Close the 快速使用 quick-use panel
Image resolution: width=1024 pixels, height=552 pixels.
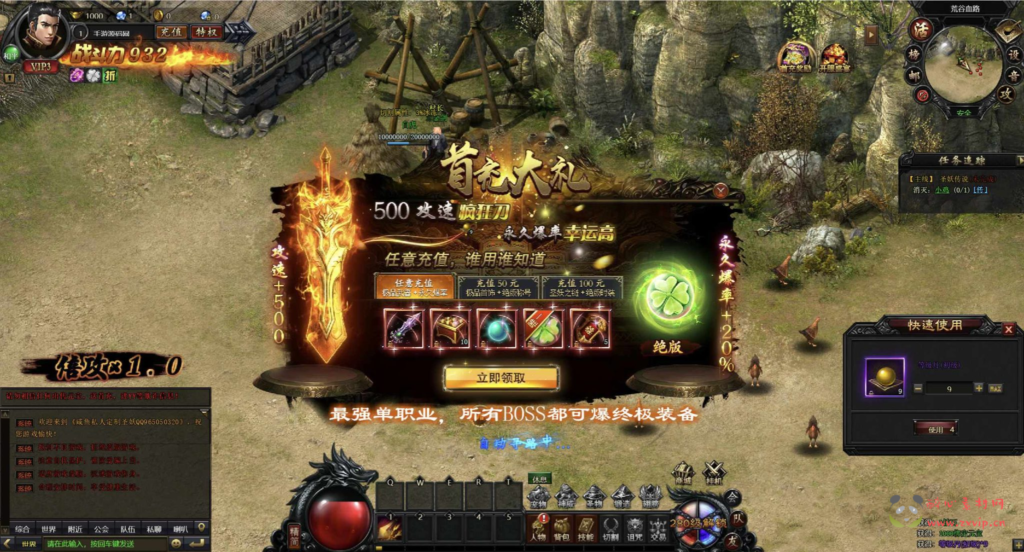1009,327
